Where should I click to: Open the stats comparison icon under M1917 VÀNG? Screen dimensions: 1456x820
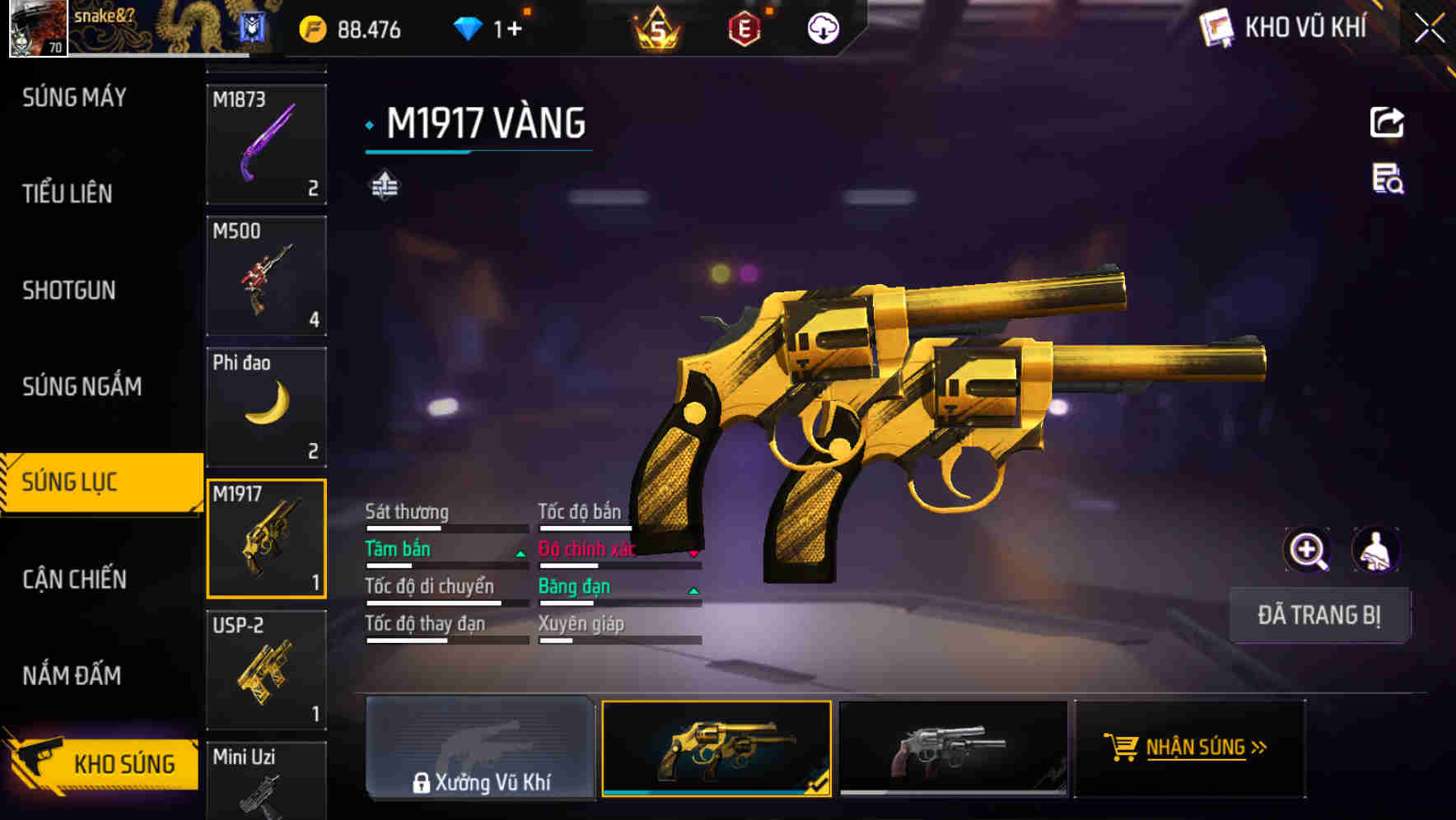pyautogui.click(x=385, y=185)
